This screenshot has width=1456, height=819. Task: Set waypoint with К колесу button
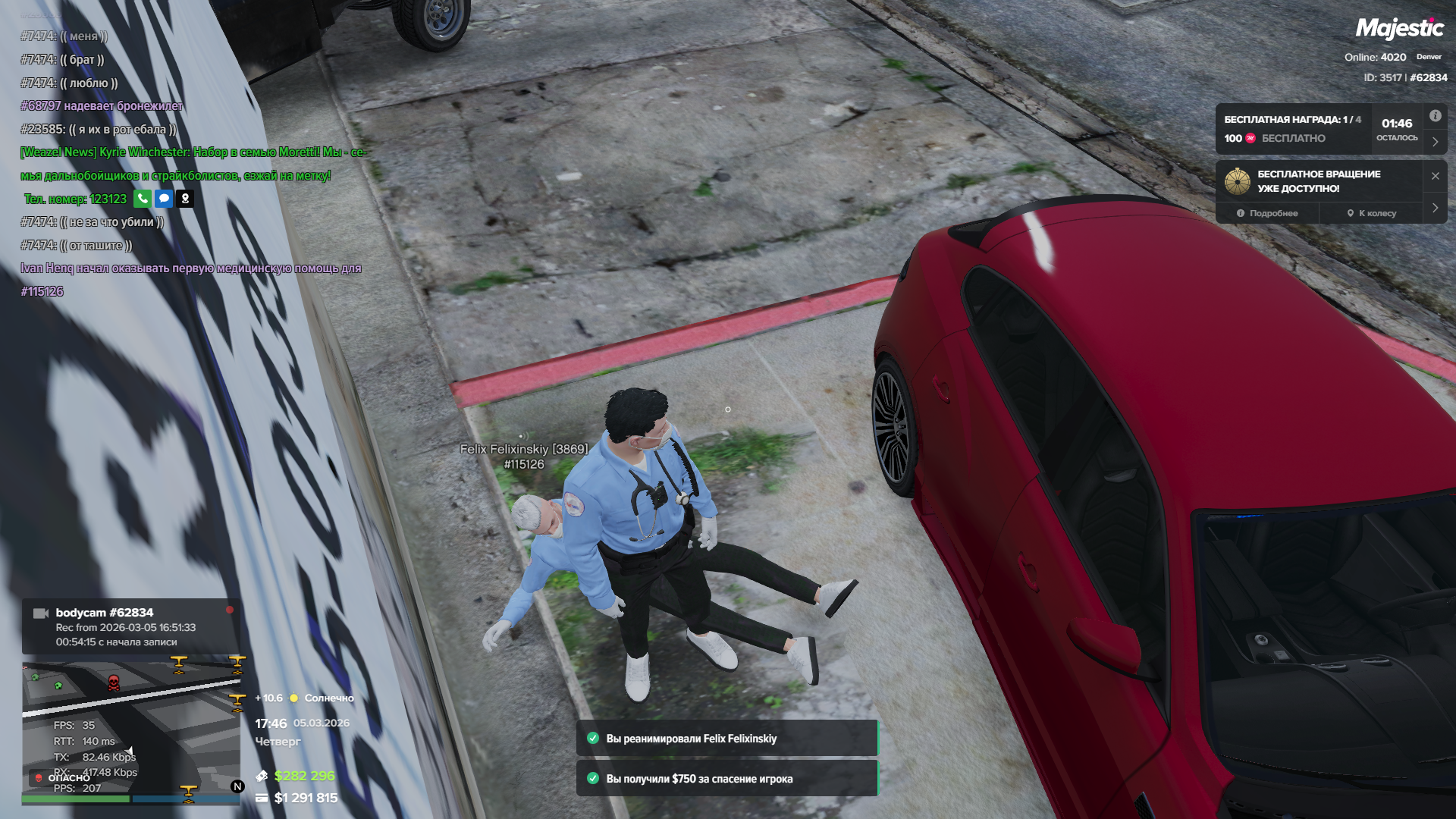(1372, 214)
